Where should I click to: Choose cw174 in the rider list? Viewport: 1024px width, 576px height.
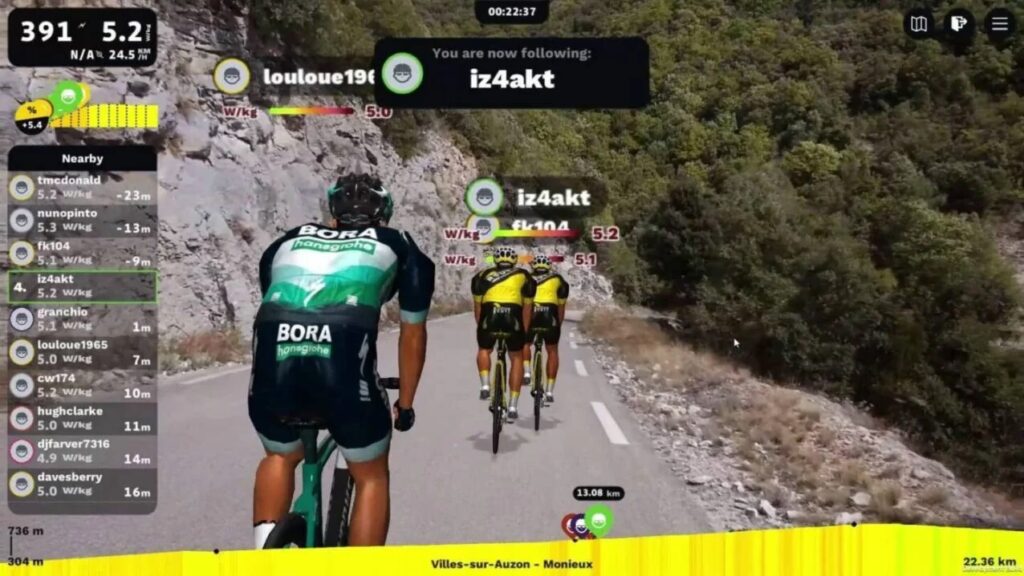(82, 386)
